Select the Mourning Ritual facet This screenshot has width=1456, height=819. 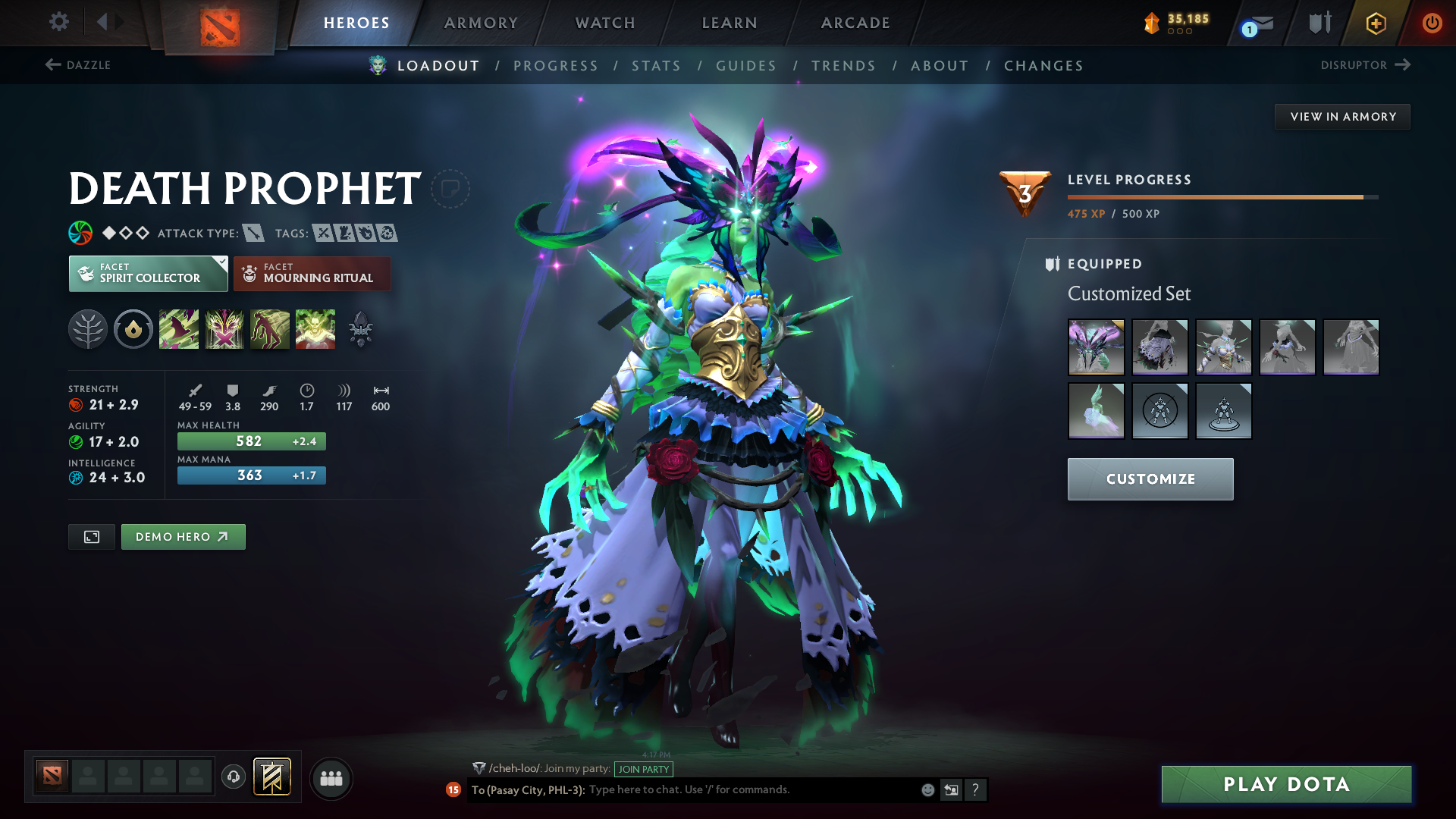[x=312, y=274]
